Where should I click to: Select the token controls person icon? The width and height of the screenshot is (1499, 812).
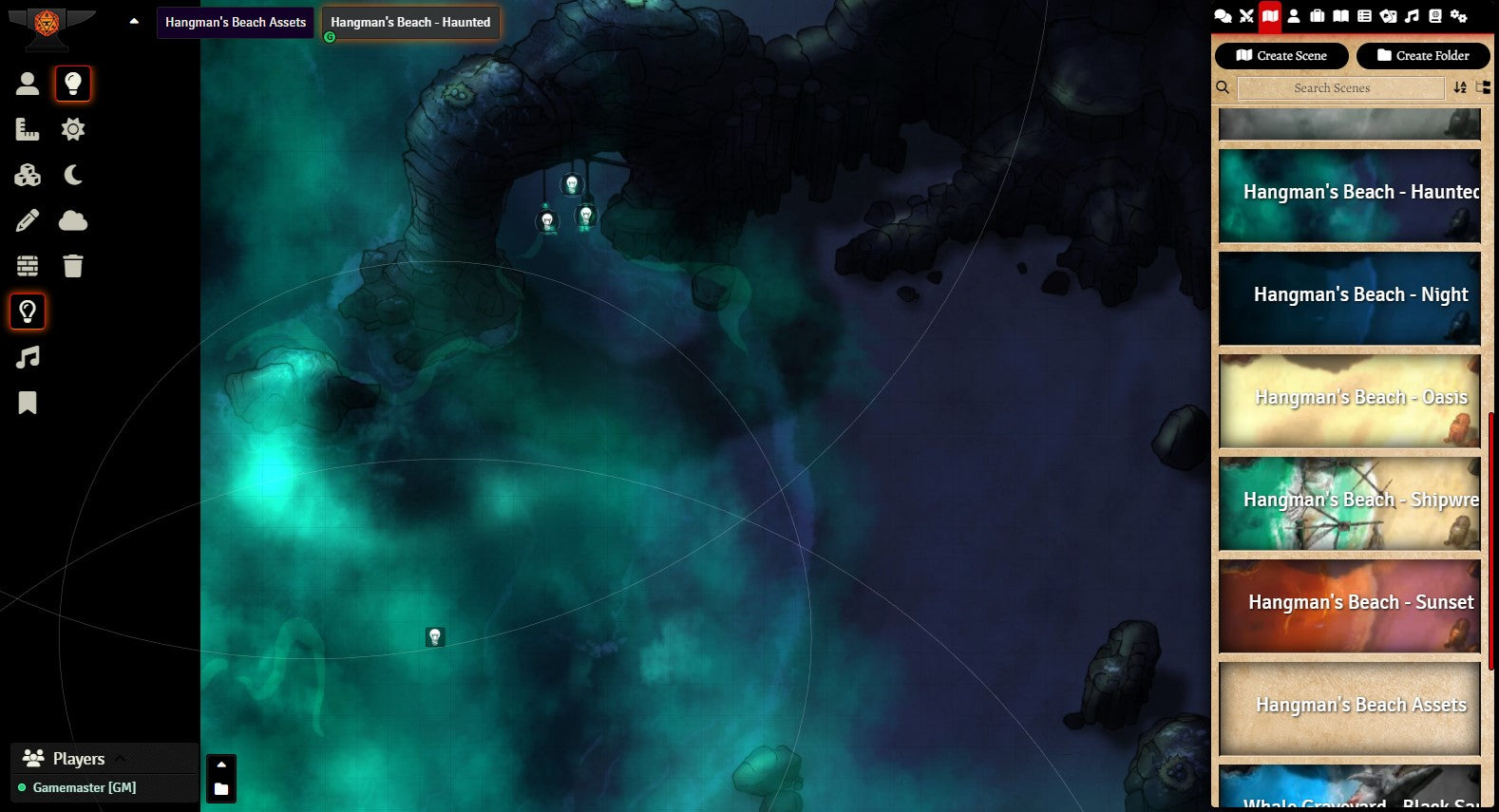pyautogui.click(x=28, y=84)
